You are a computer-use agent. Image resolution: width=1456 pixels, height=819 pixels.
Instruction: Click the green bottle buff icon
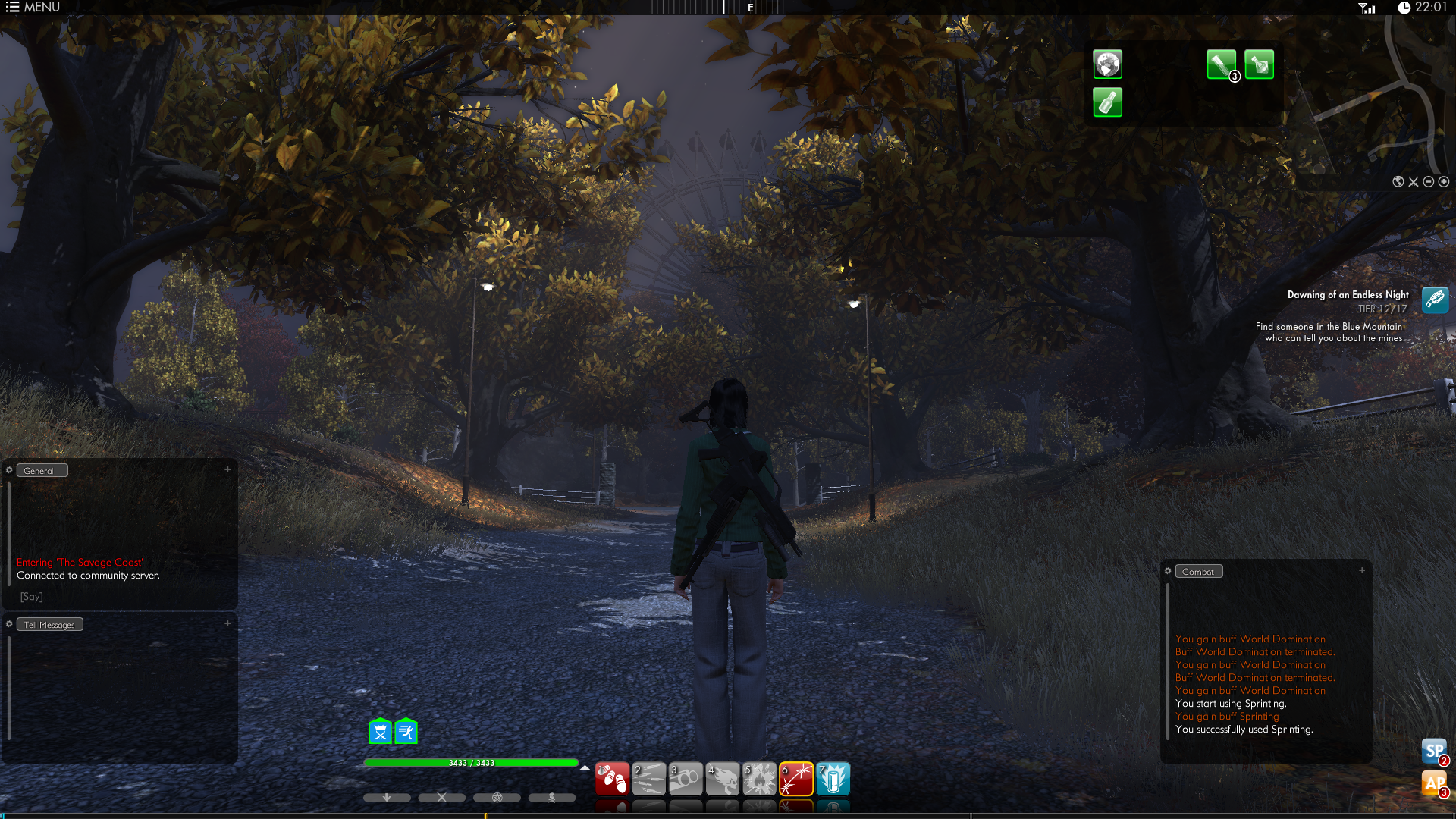point(1107,102)
